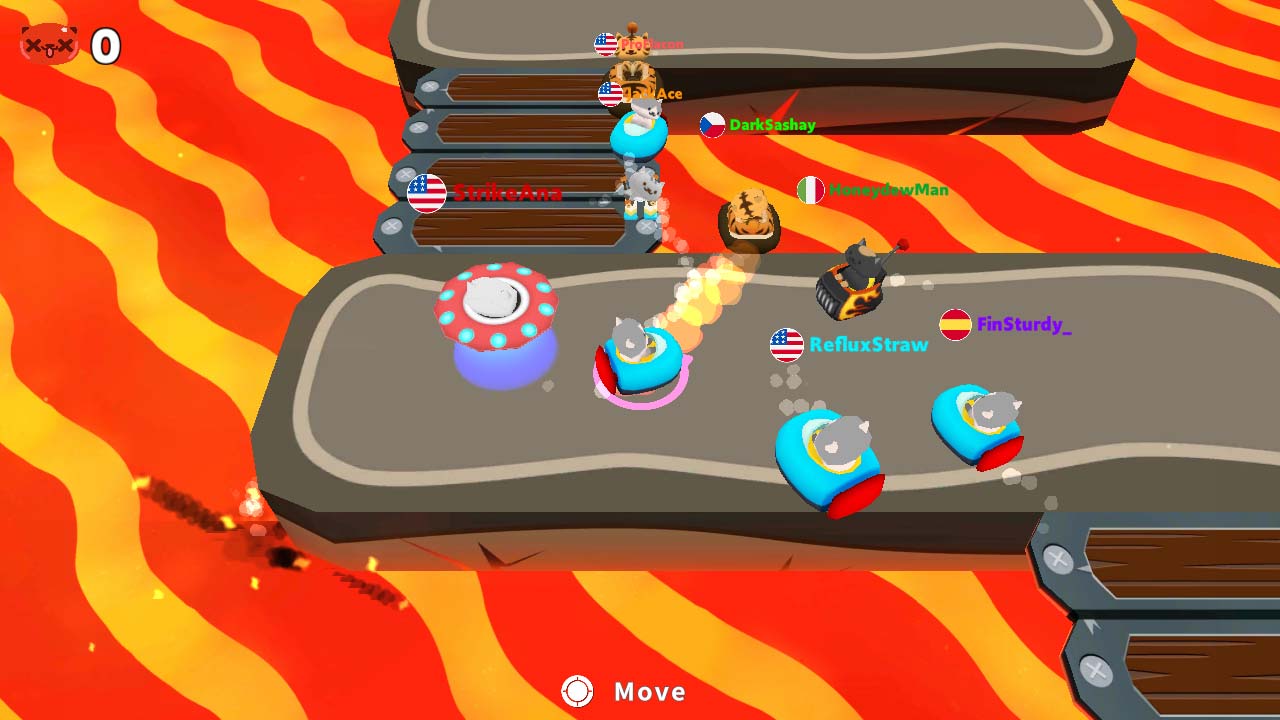Click the Czech flag next to DarkSashay

[711, 125]
